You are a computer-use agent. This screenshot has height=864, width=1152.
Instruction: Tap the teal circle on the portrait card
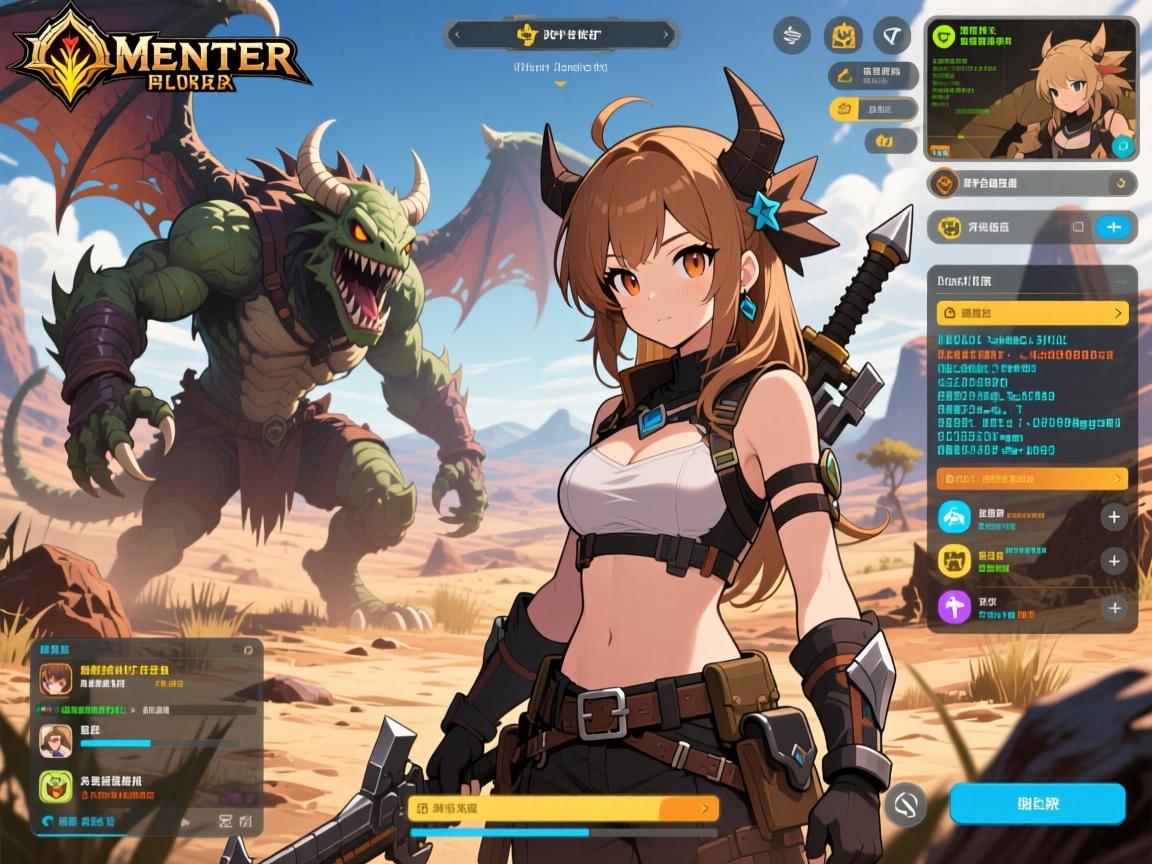click(1123, 146)
